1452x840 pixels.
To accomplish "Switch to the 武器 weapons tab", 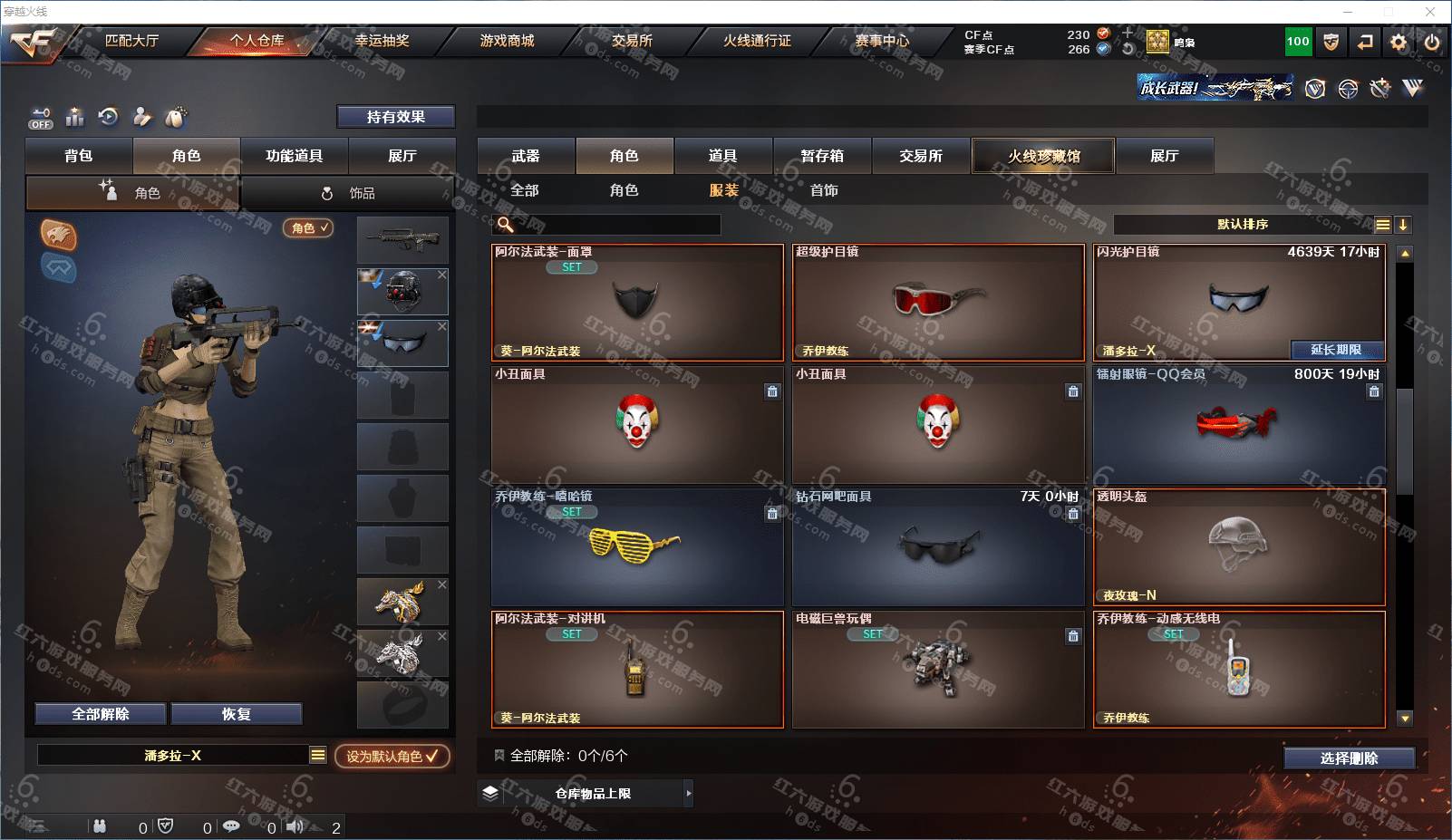I will coord(526,156).
